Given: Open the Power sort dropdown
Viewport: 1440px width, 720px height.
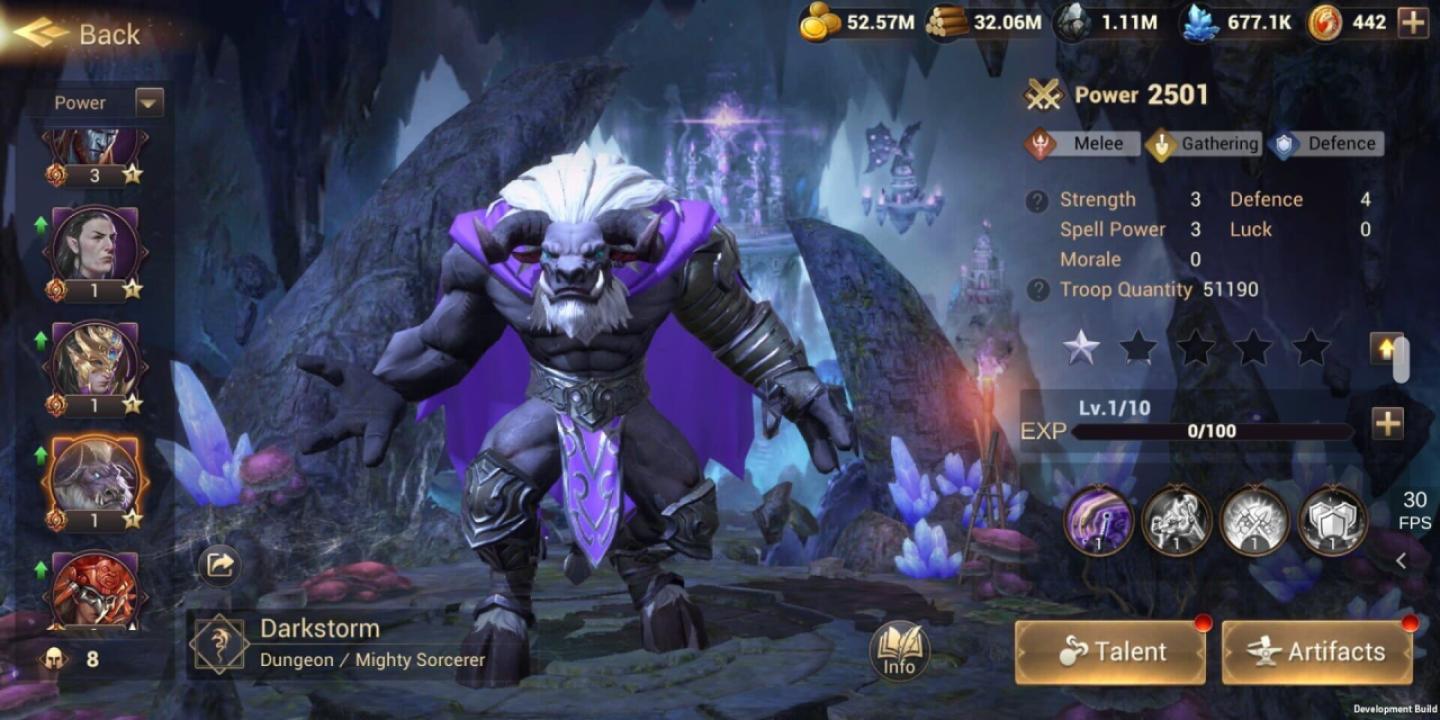Looking at the screenshot, I should tap(149, 102).
